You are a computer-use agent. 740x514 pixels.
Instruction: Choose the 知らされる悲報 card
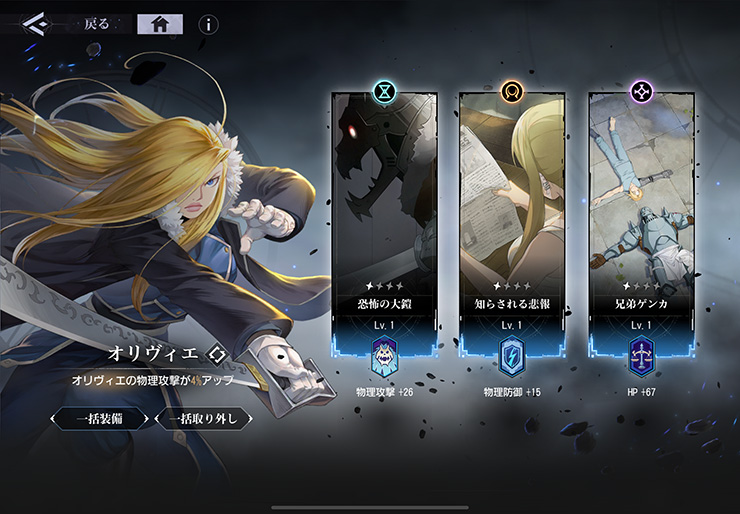point(512,210)
